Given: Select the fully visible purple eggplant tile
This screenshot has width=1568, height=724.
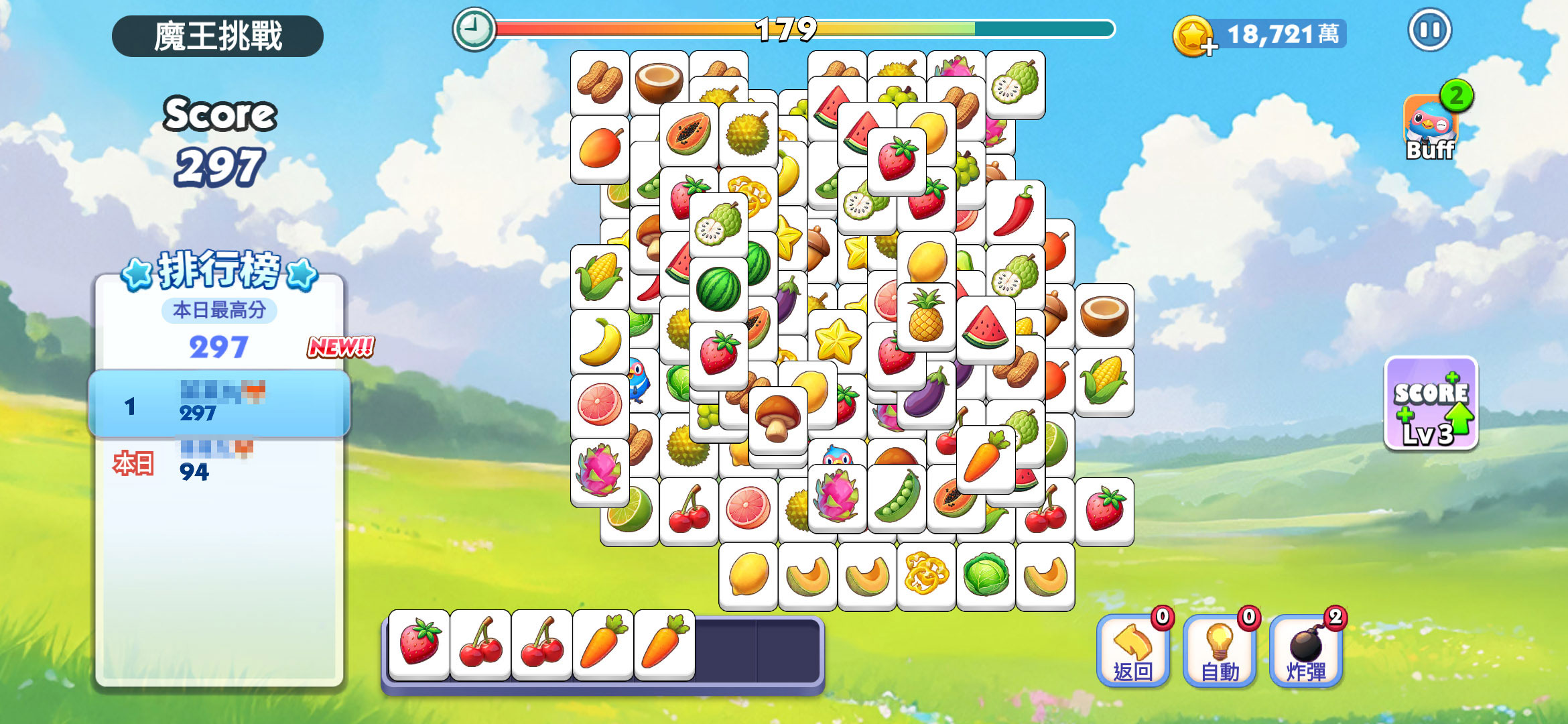Looking at the screenshot, I should pyautogui.click(x=926, y=396).
